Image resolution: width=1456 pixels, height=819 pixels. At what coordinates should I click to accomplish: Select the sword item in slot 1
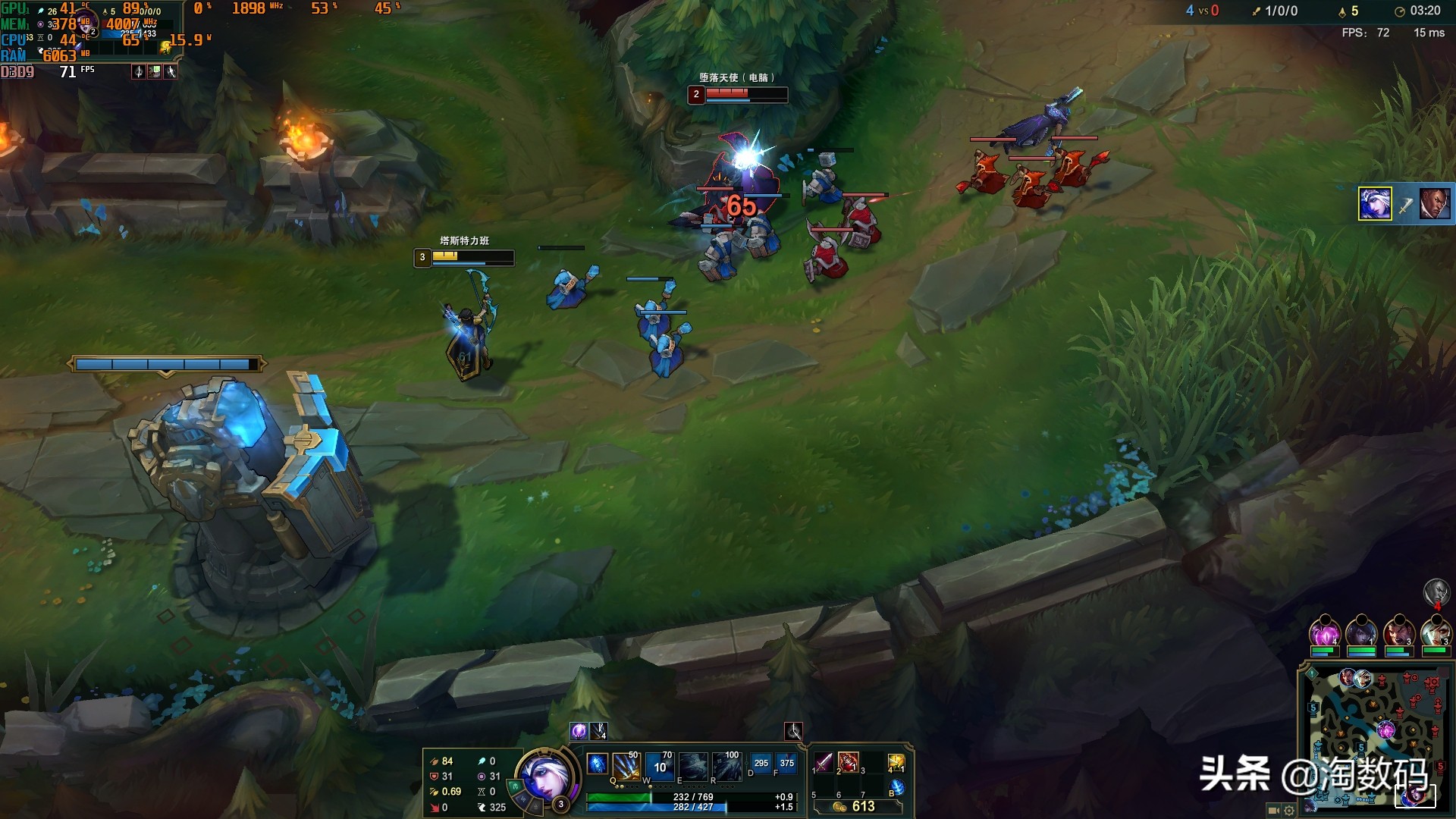[824, 762]
